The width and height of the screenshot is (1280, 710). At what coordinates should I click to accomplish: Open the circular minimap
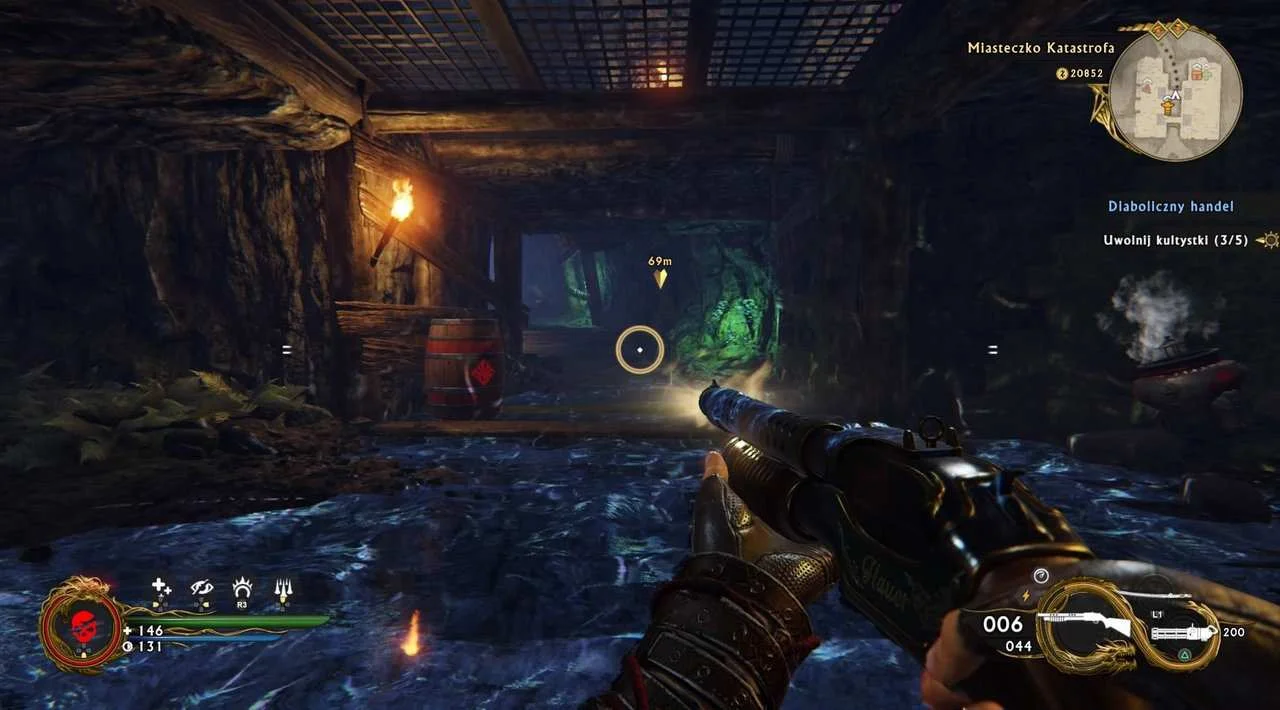tap(1175, 95)
